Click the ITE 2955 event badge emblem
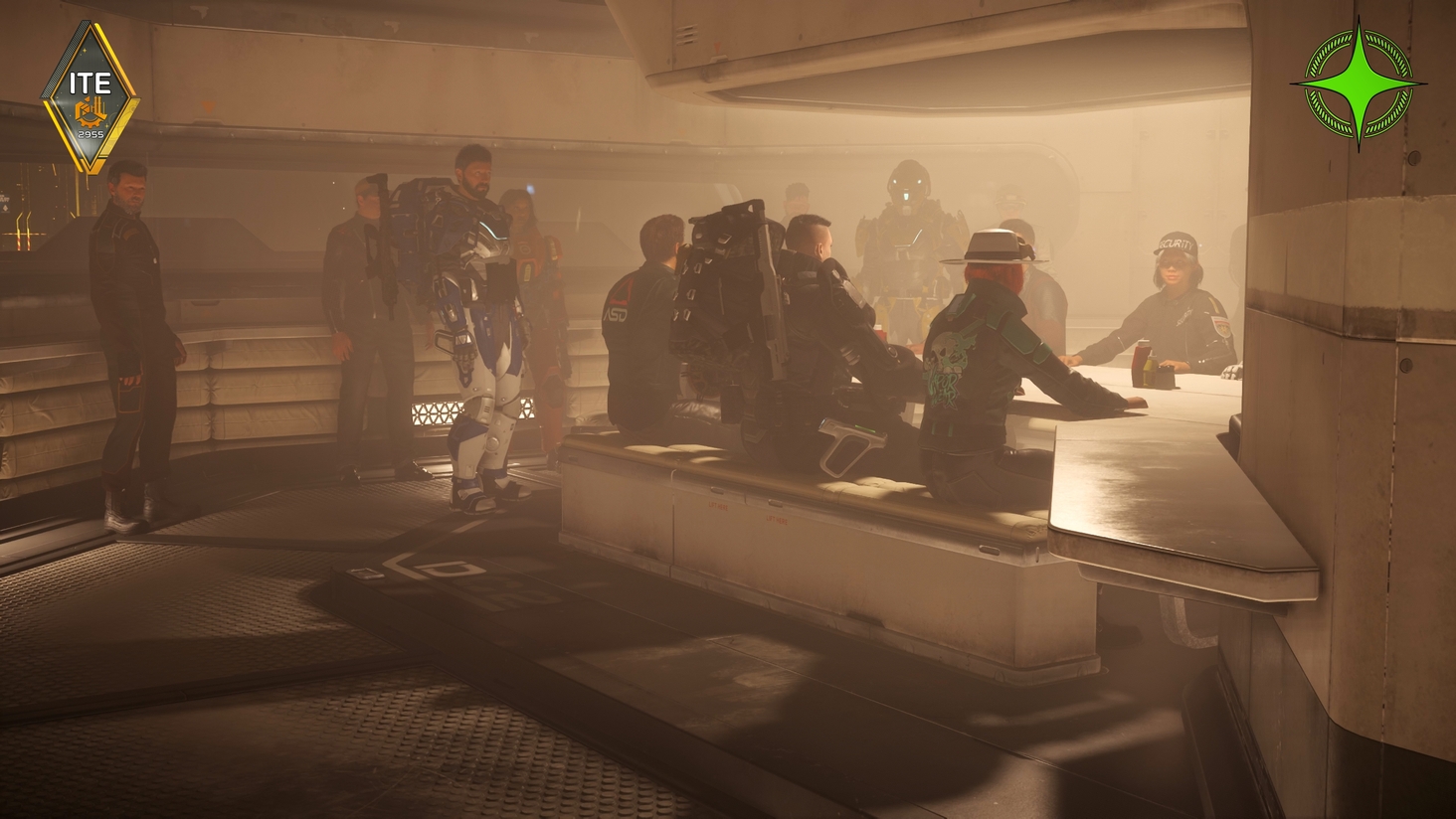 click(x=90, y=84)
